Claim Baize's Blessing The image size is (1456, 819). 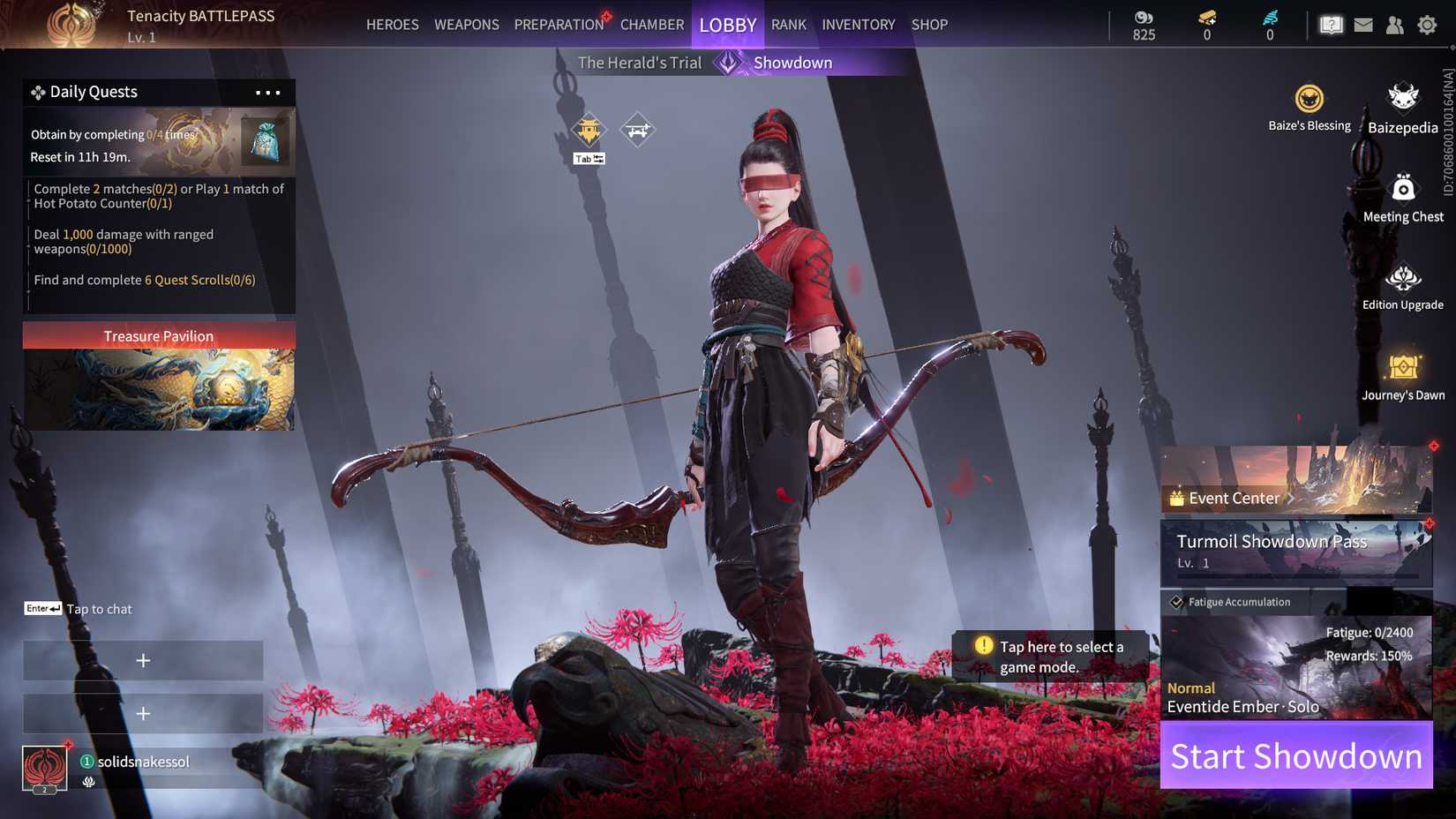coord(1309,99)
